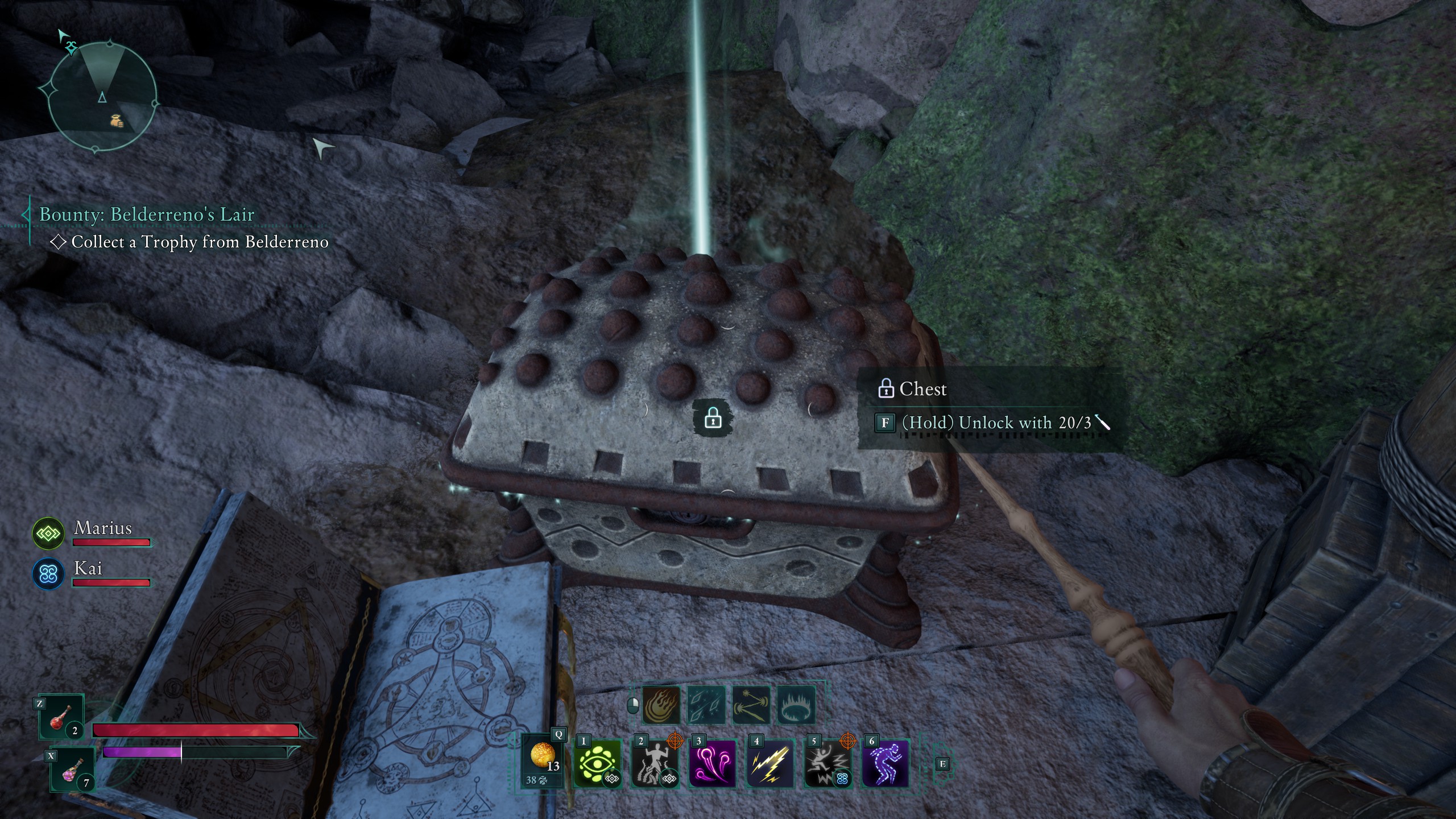
Task: Cast the pink arcane missiles spell
Action: [x=712, y=763]
